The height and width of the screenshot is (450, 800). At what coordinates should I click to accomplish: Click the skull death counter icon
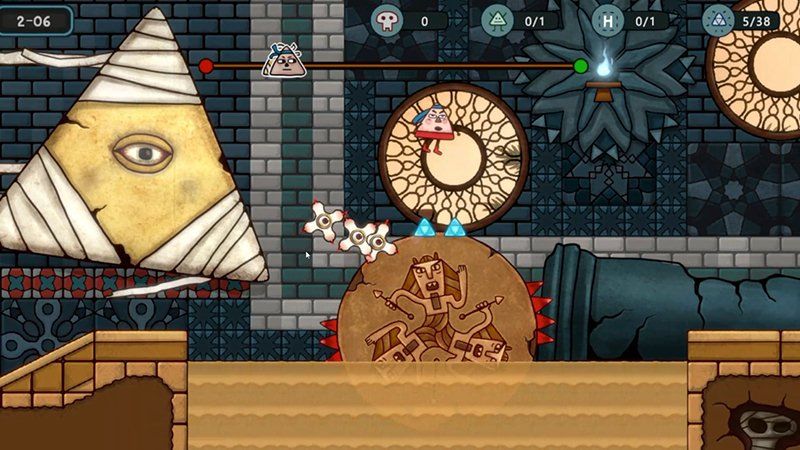coord(387,20)
